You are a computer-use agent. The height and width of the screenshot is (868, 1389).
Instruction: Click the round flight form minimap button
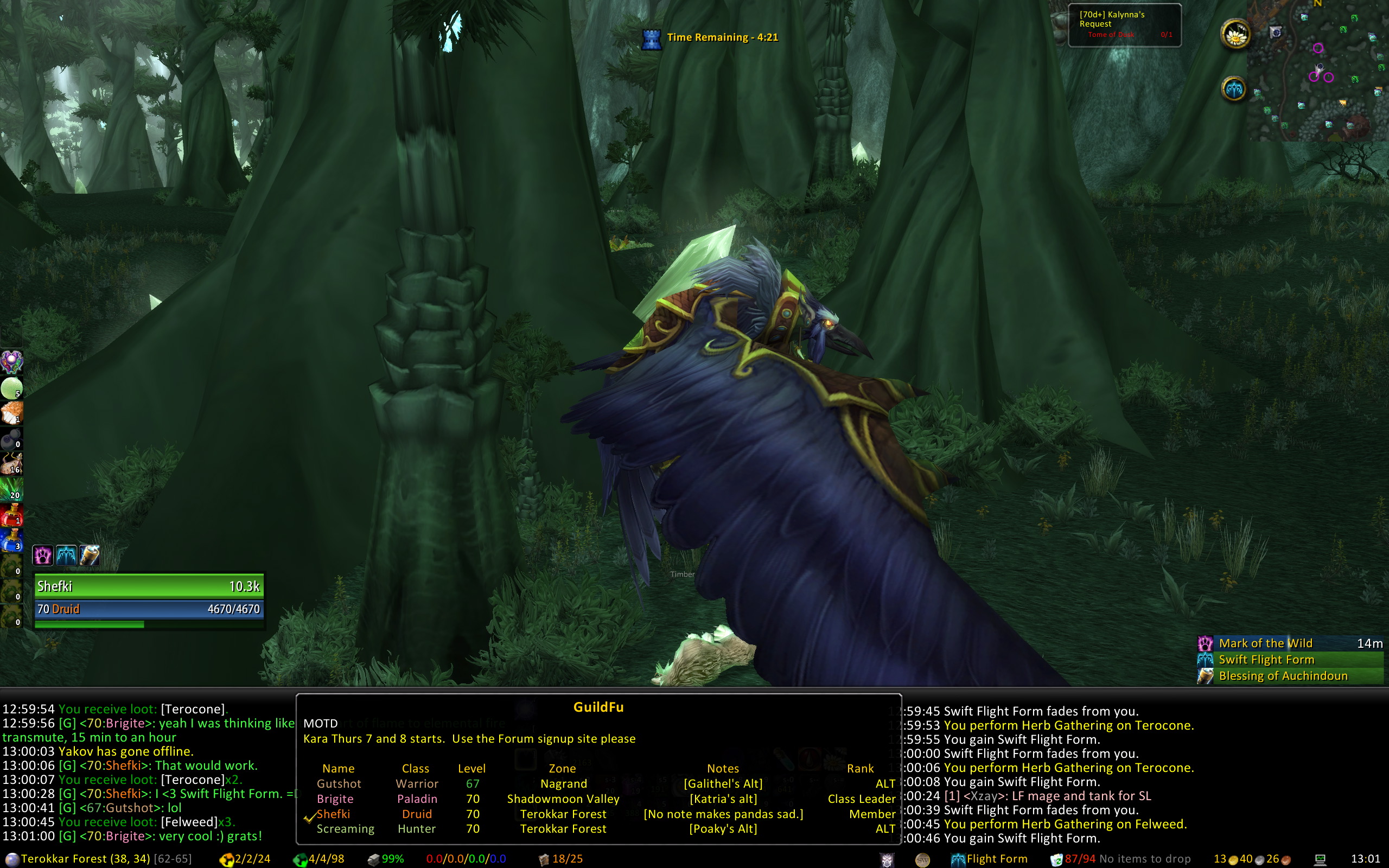pos(1233,90)
